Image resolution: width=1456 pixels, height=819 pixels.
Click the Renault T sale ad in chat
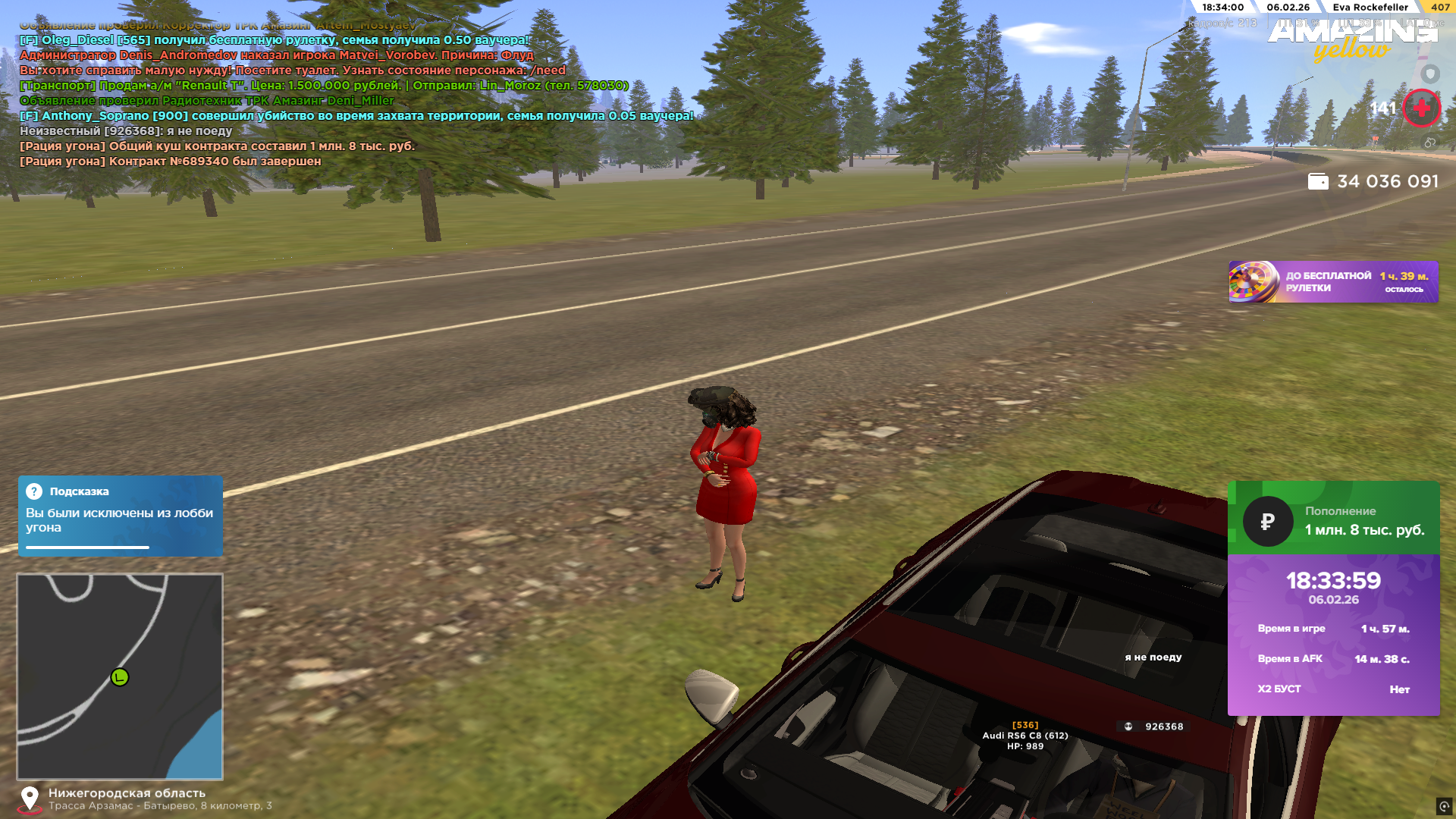point(324,86)
